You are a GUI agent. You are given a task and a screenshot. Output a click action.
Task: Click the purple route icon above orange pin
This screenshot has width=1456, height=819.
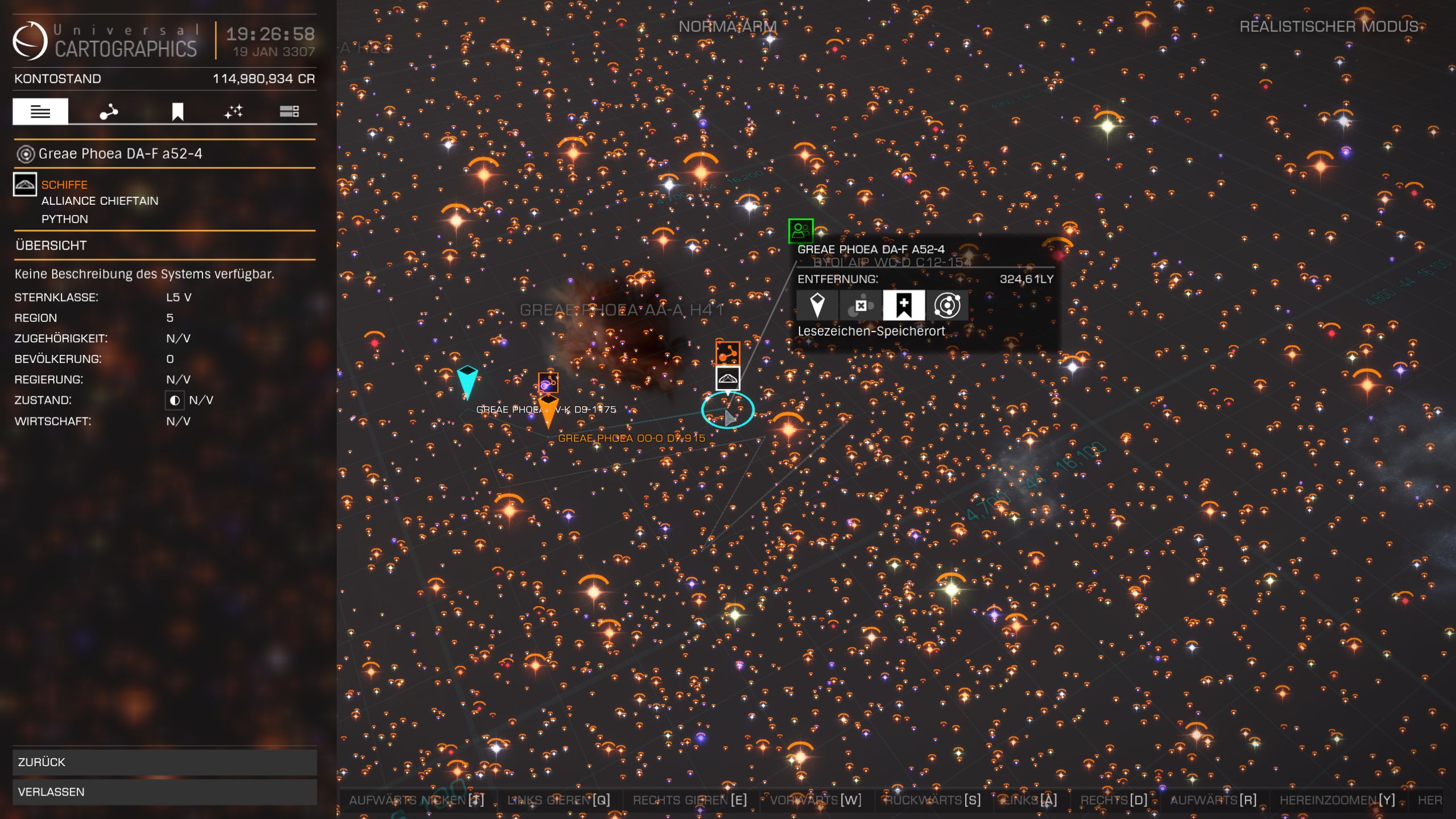click(548, 383)
